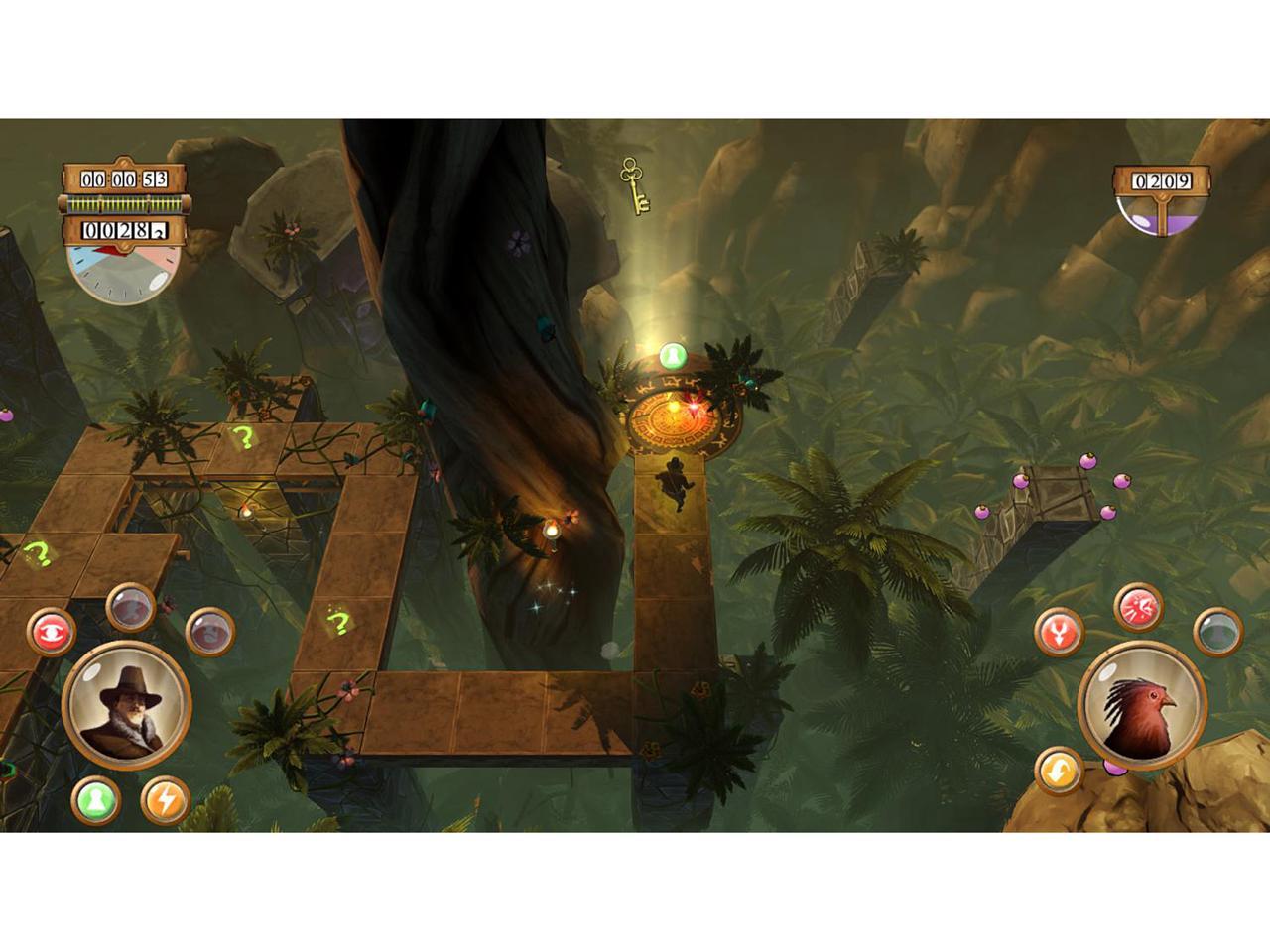Trigger the bird's red screech ability
This screenshot has height=952, width=1270.
click(x=1138, y=607)
